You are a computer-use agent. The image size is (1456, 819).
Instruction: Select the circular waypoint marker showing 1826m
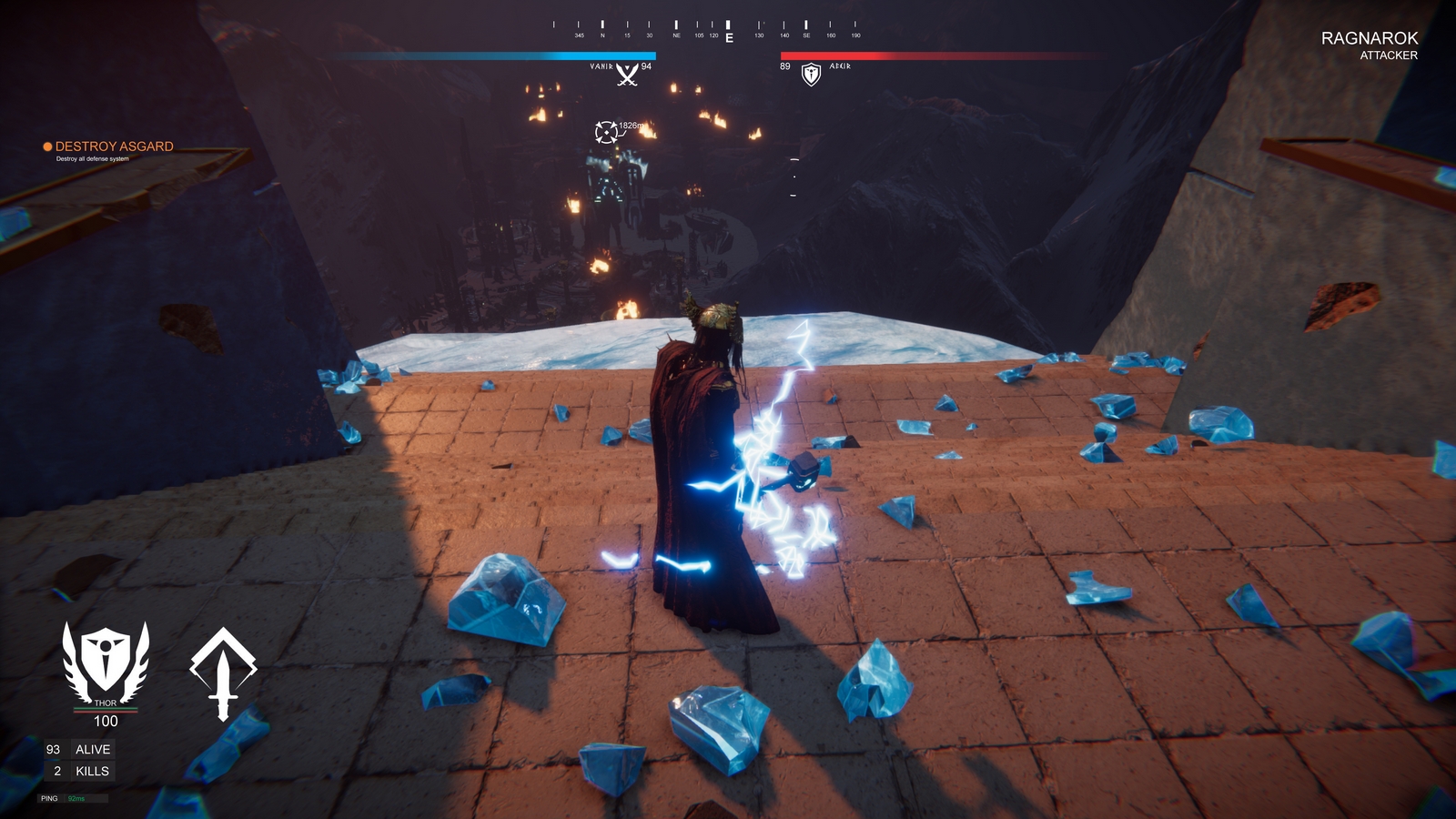[608, 130]
